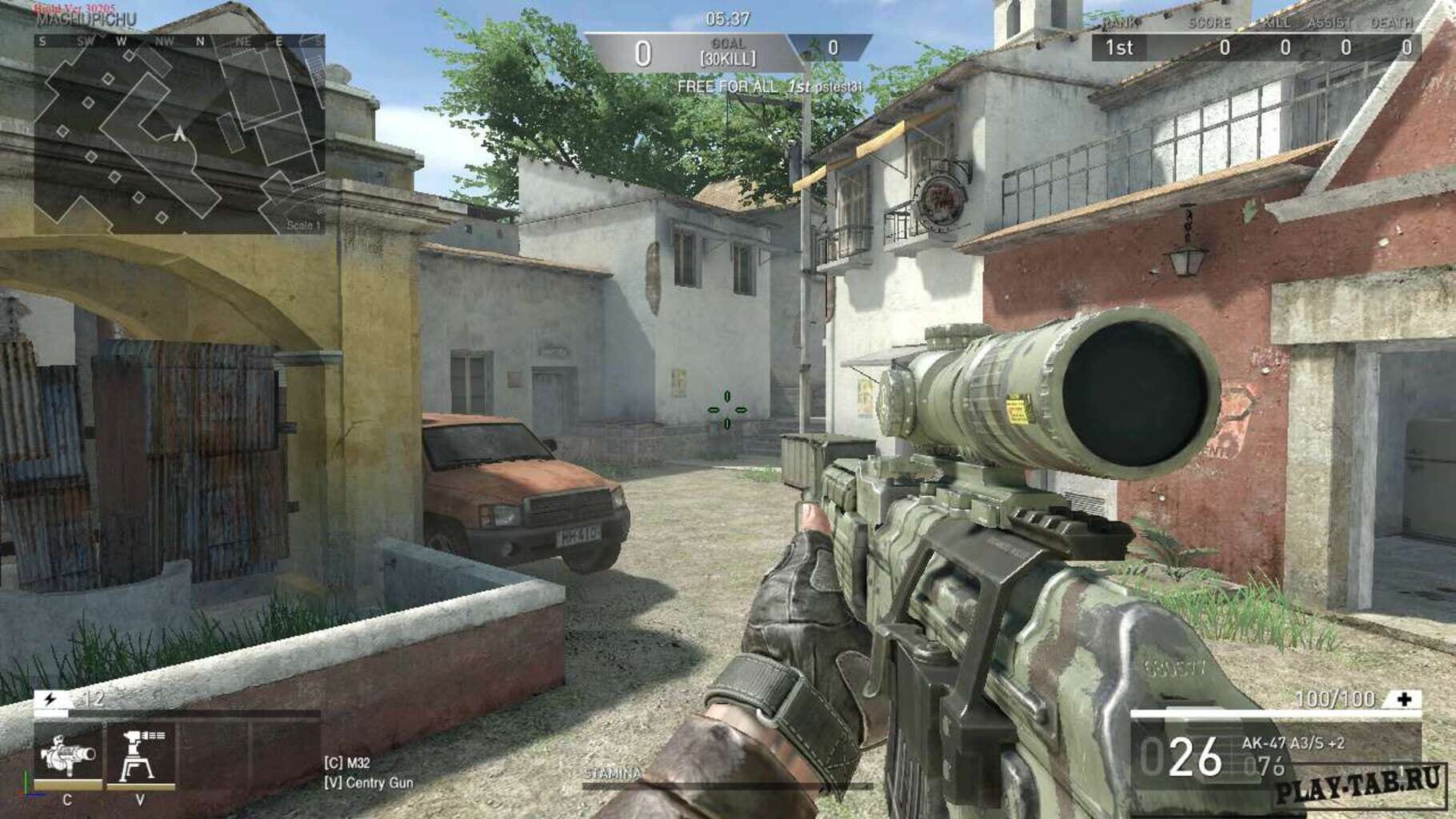Click the lightning bolt sprint icon
This screenshot has height=819, width=1456.
point(50,699)
